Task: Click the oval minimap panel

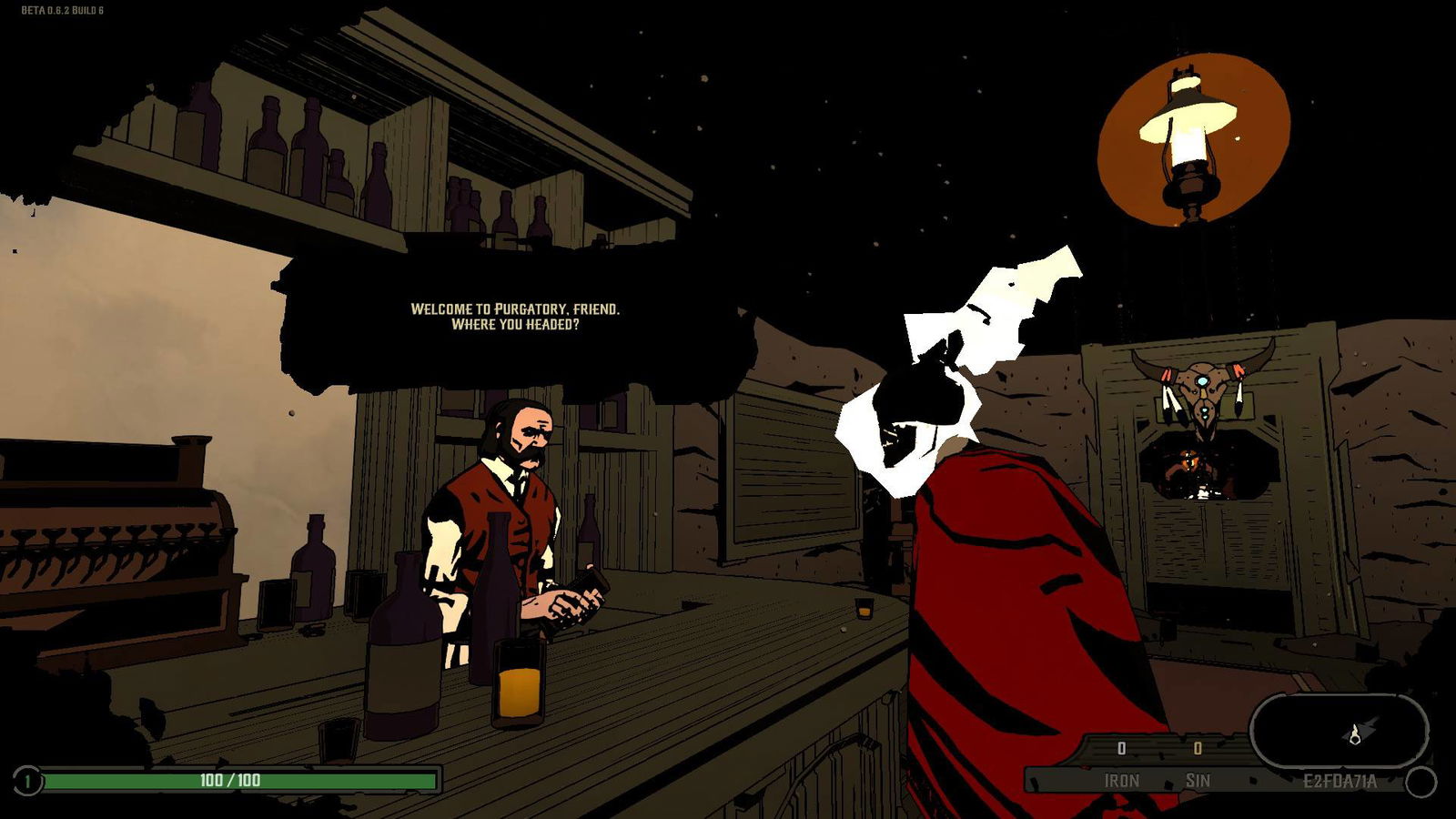Action: (1339, 732)
